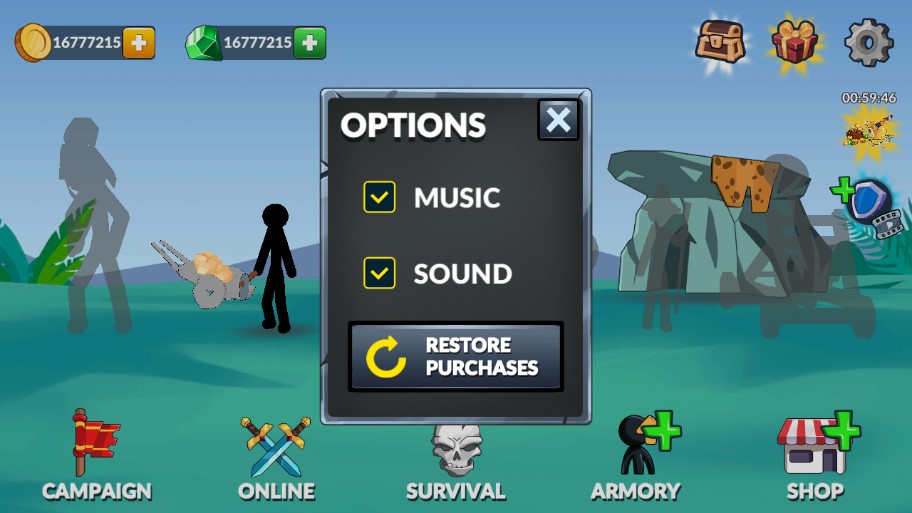Click the Restore Purchases button
Screen dimensions: 912x513
[456, 357]
